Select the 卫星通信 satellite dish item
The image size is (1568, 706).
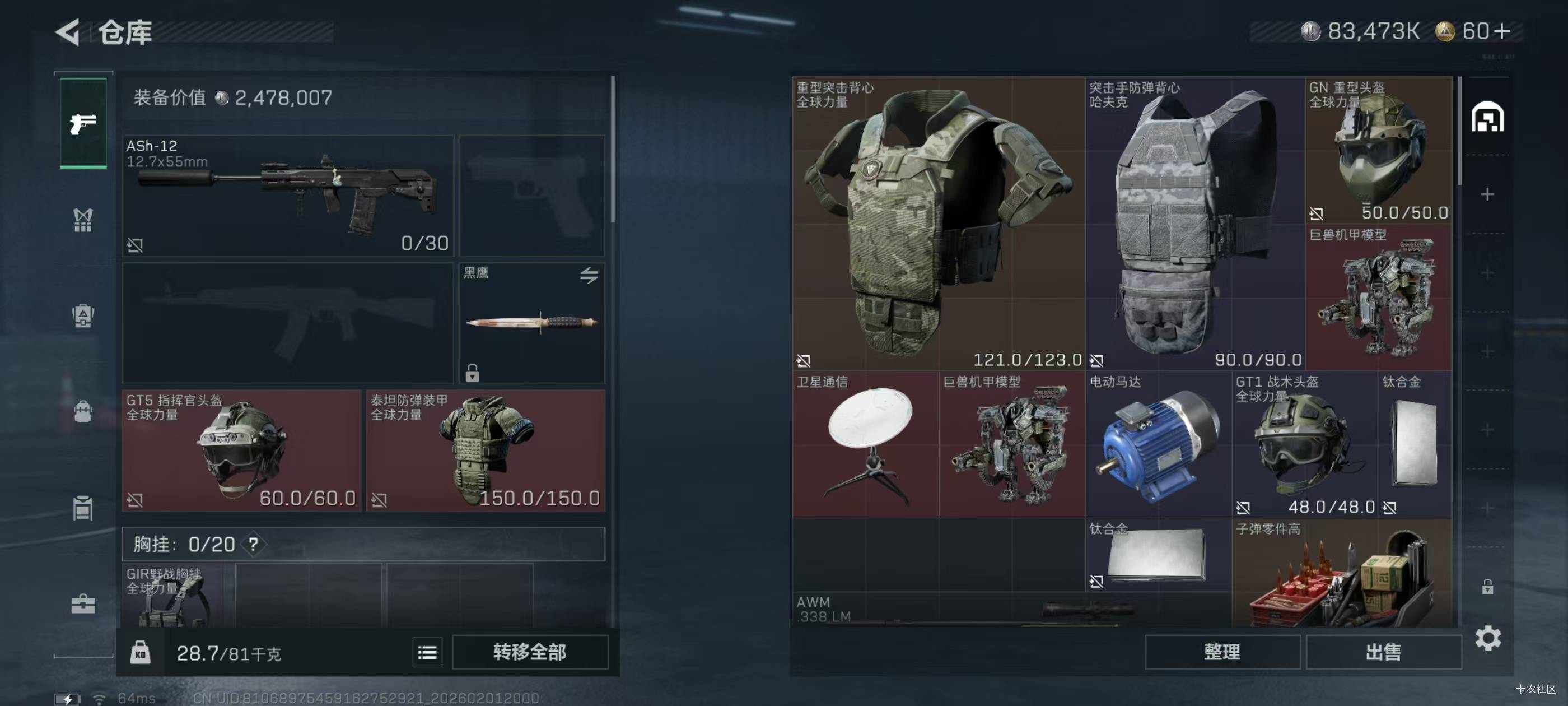pyautogui.click(x=865, y=445)
